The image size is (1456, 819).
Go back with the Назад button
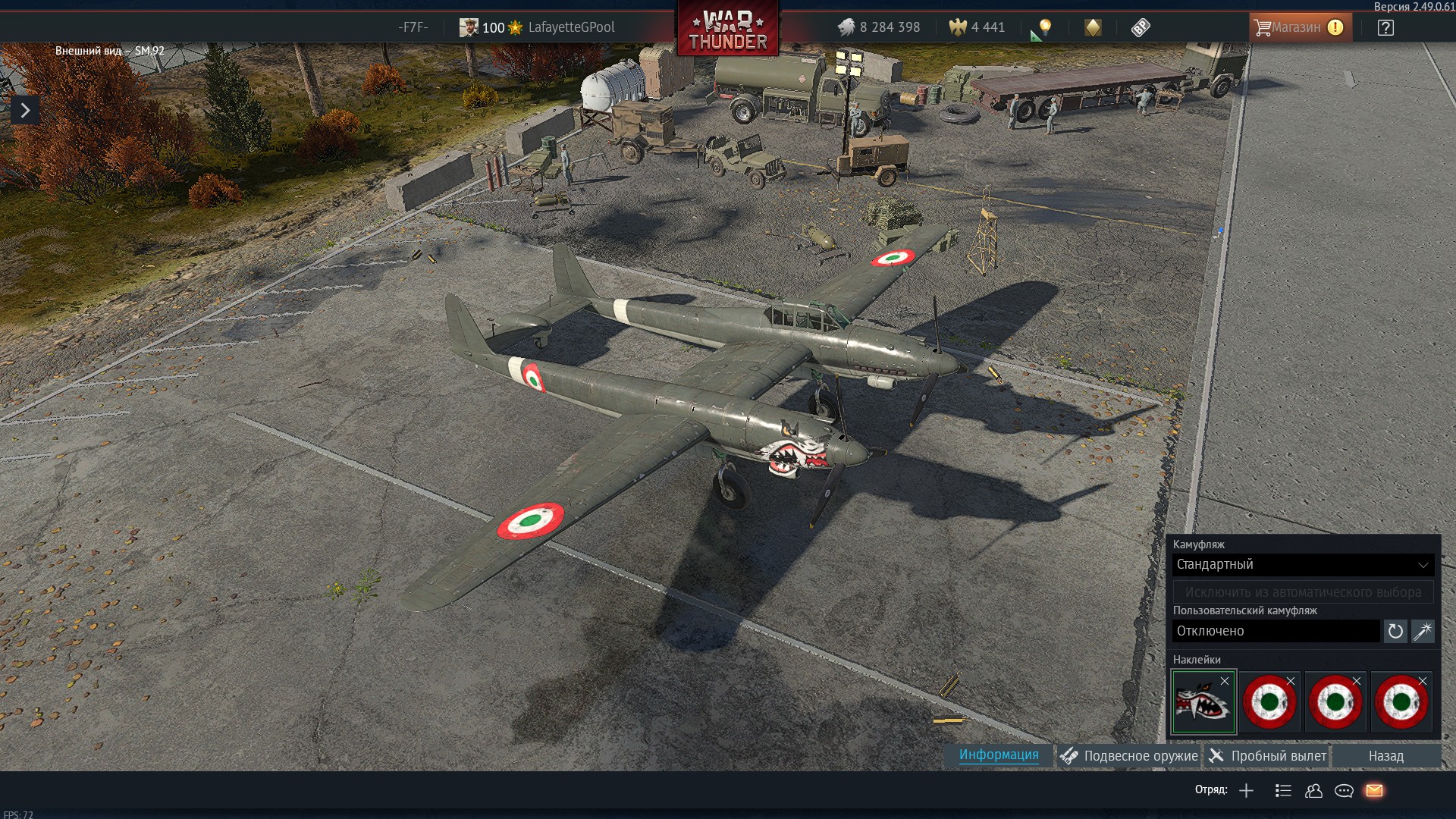(x=1385, y=756)
